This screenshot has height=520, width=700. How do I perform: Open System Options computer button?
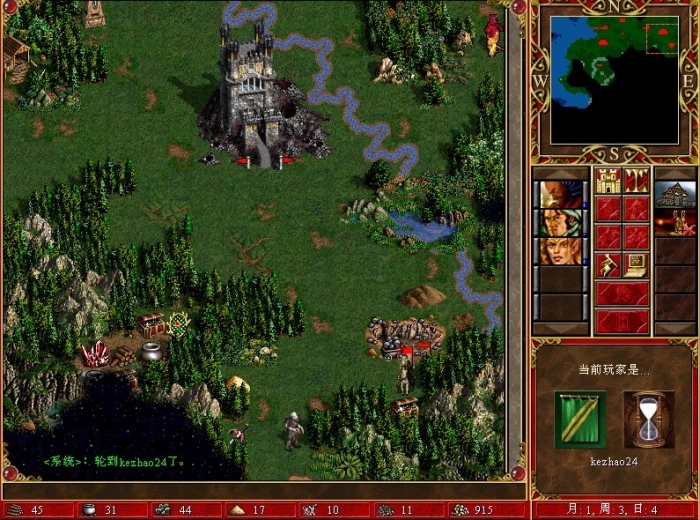pyautogui.click(x=636, y=265)
